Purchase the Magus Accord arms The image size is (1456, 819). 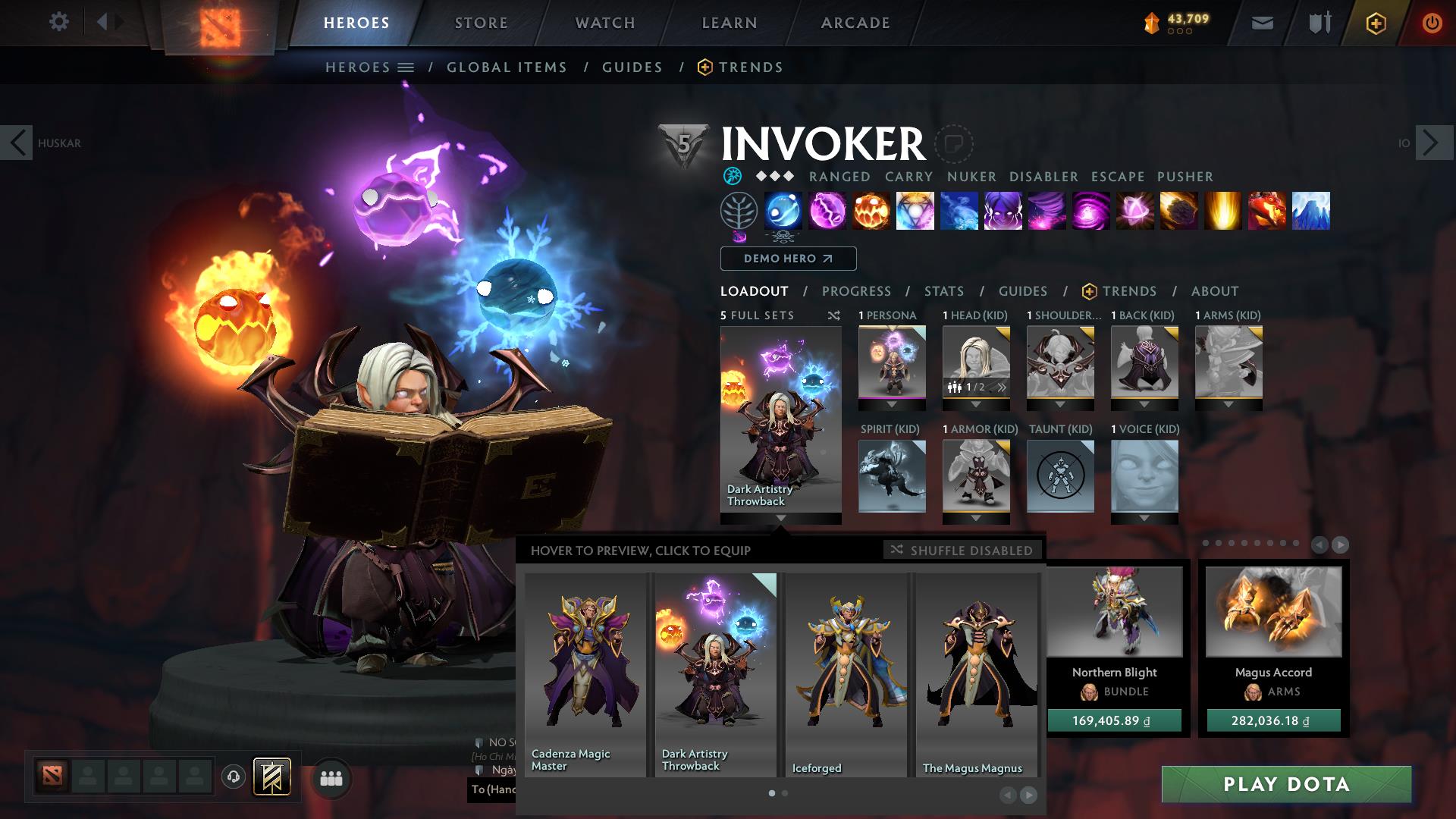pyautogui.click(x=1273, y=720)
